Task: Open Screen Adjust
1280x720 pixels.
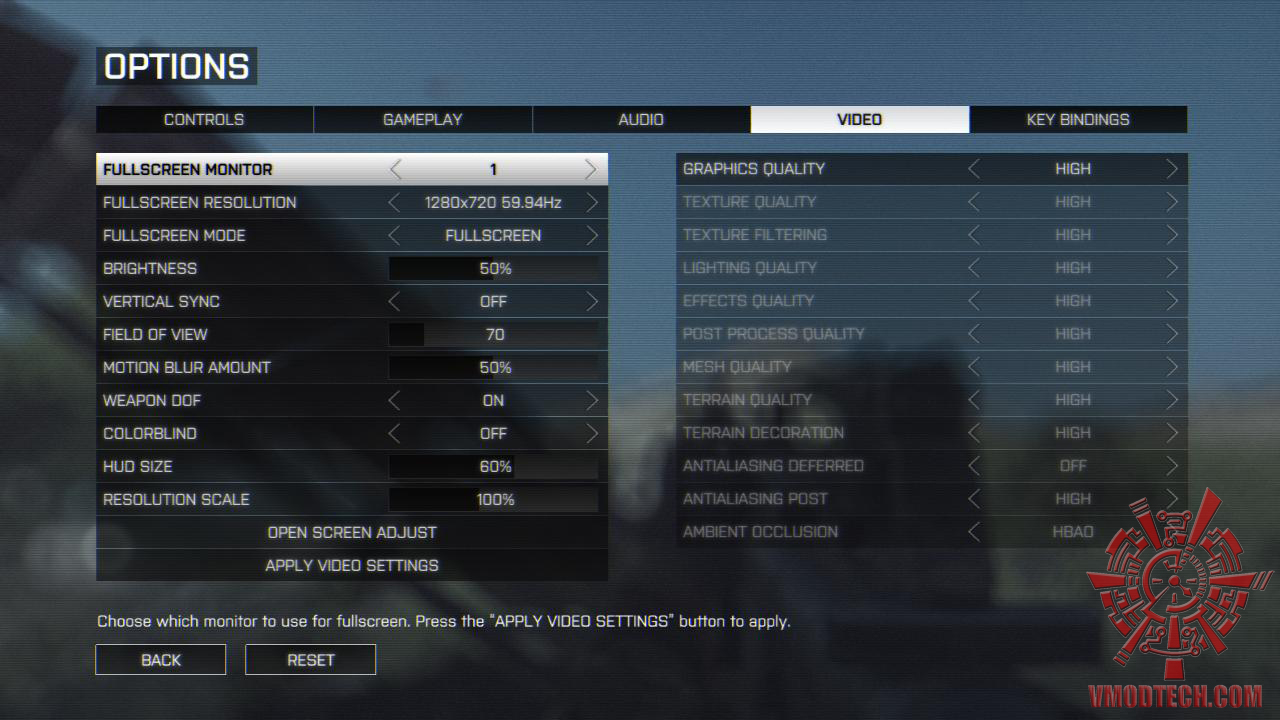Action: click(352, 532)
